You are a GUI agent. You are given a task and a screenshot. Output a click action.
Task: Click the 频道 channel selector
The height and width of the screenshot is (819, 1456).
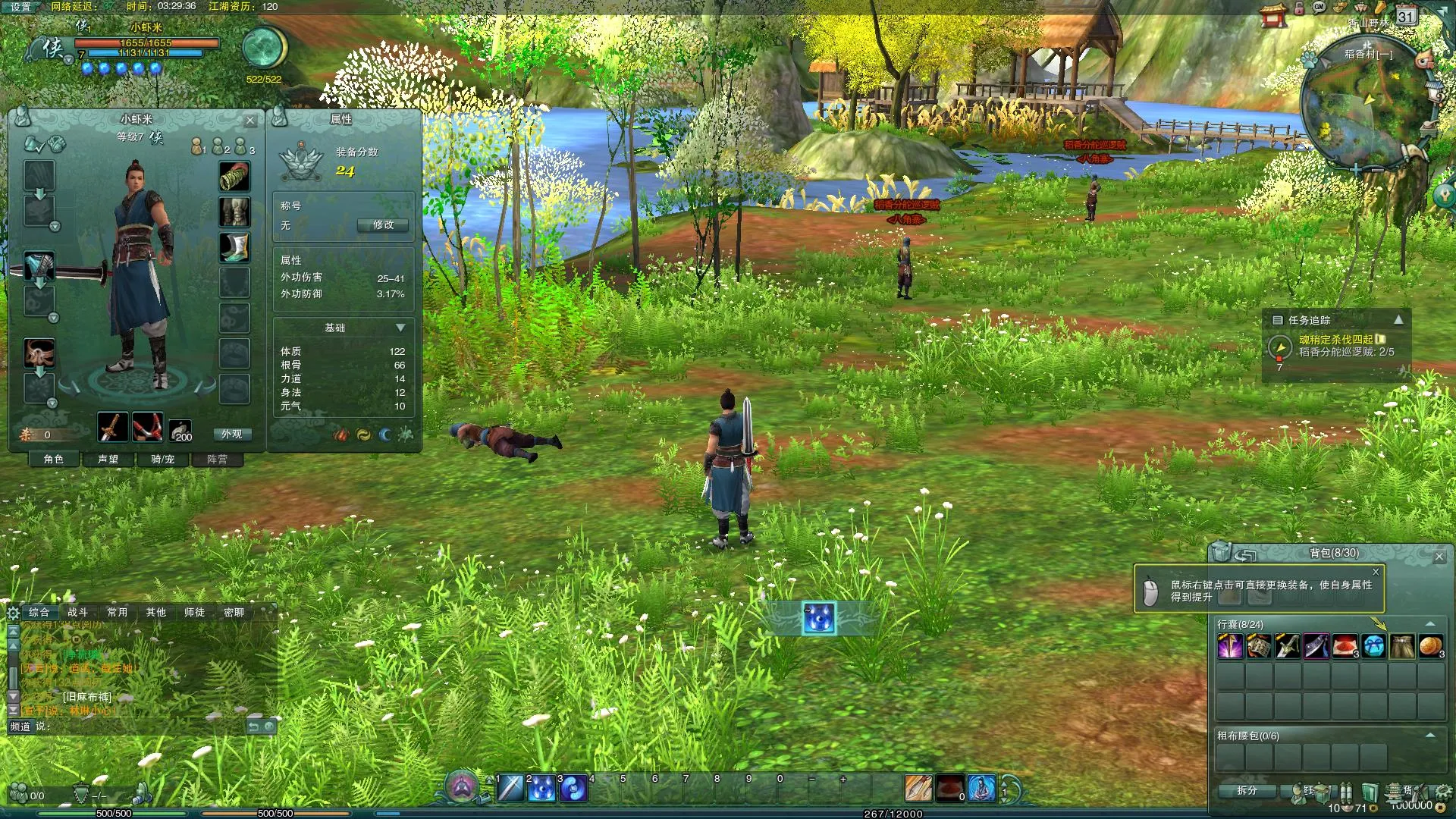[20, 726]
